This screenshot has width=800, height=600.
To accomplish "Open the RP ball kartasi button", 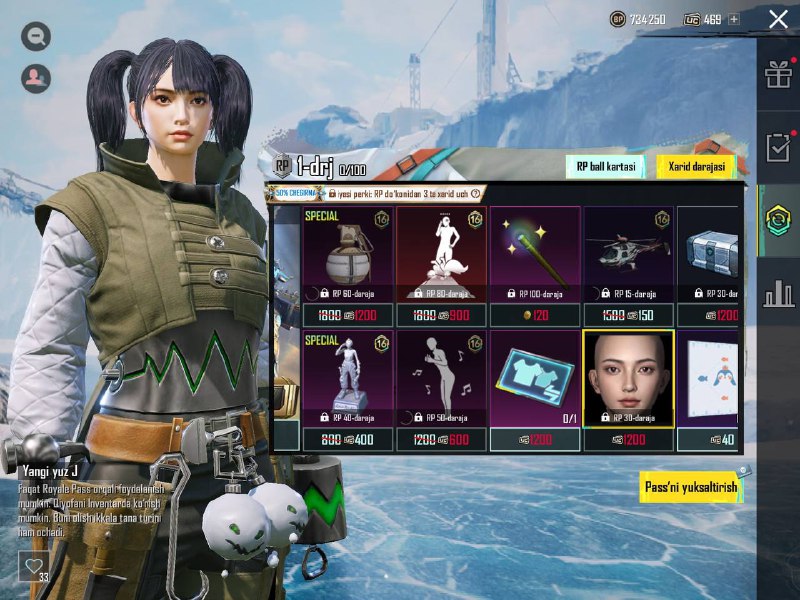I will 604,167.
